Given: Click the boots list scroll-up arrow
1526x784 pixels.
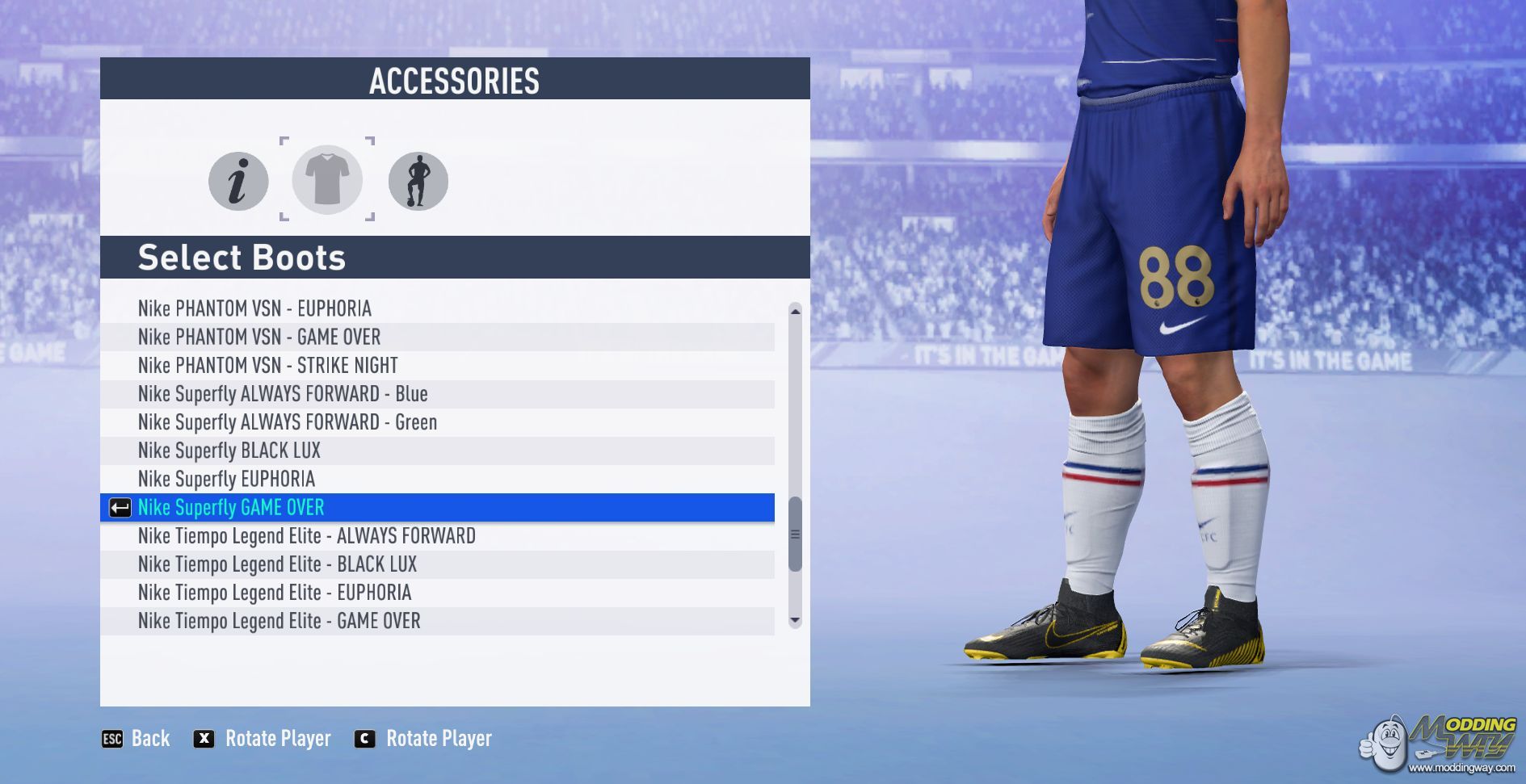Looking at the screenshot, I should pyautogui.click(x=795, y=311).
